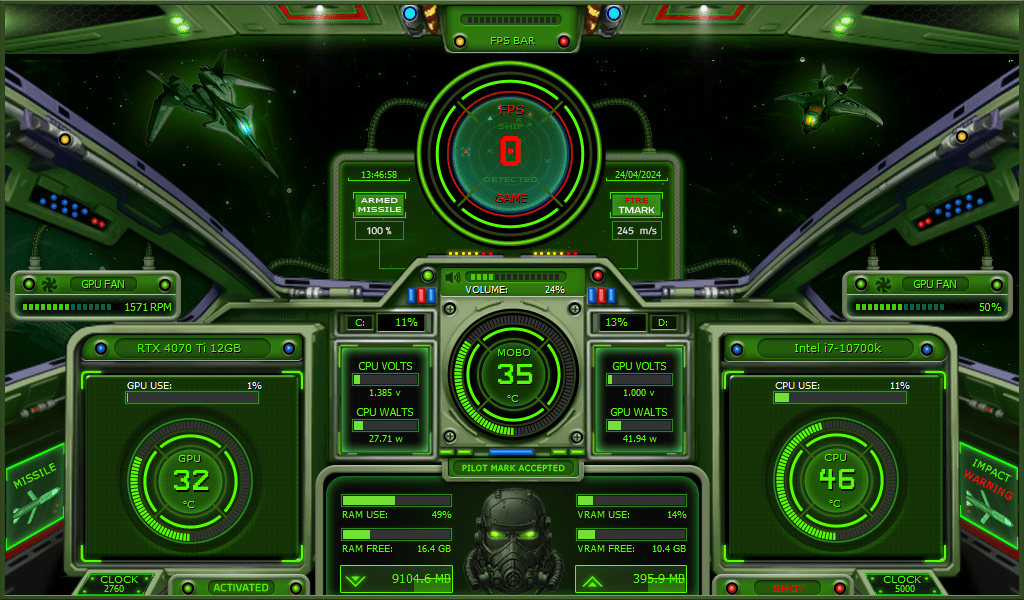1024x600 pixels.
Task: Activate the FIRE TMARK button
Action: (637, 205)
